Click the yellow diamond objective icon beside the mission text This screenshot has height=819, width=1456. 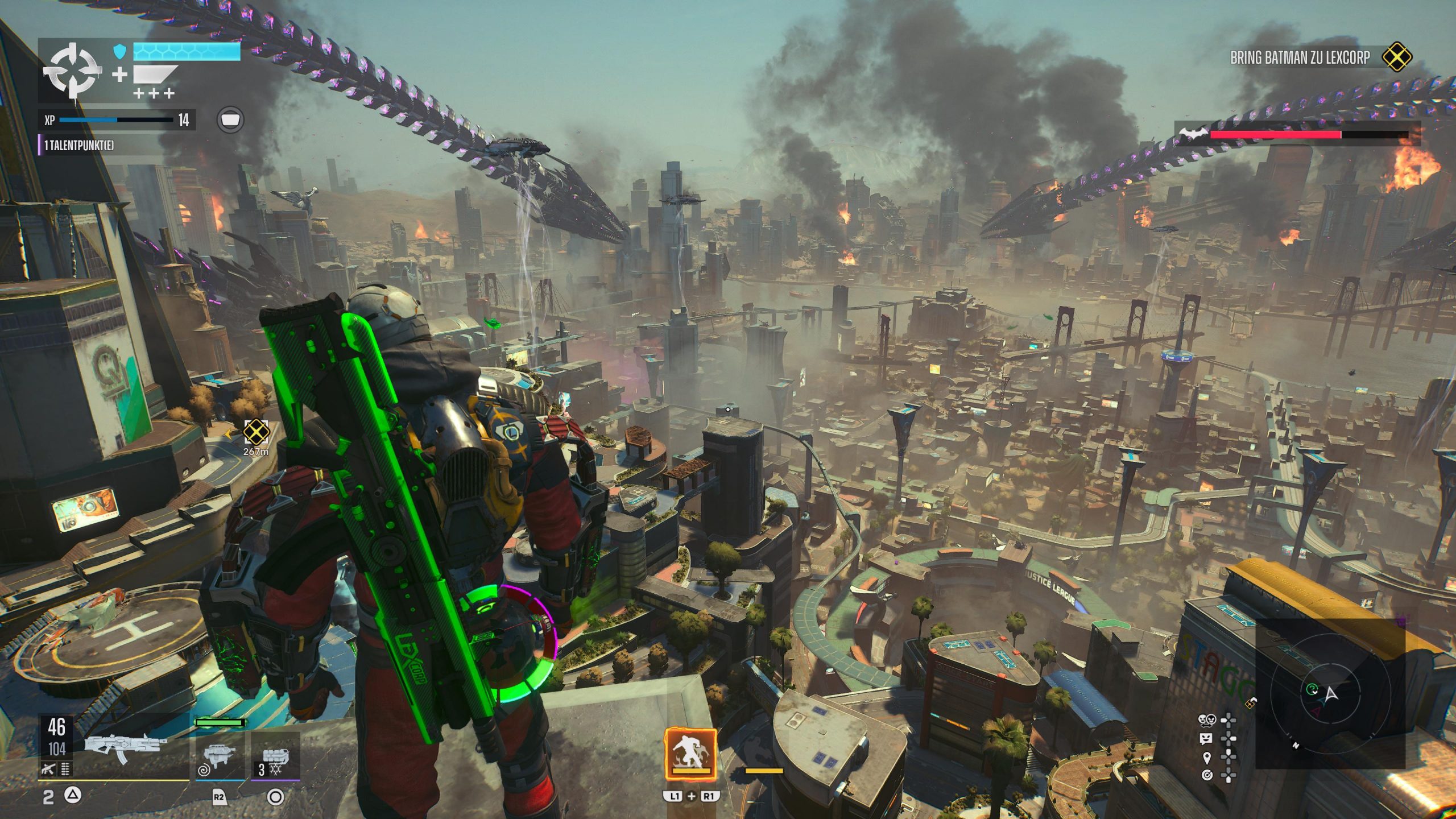click(x=1397, y=57)
